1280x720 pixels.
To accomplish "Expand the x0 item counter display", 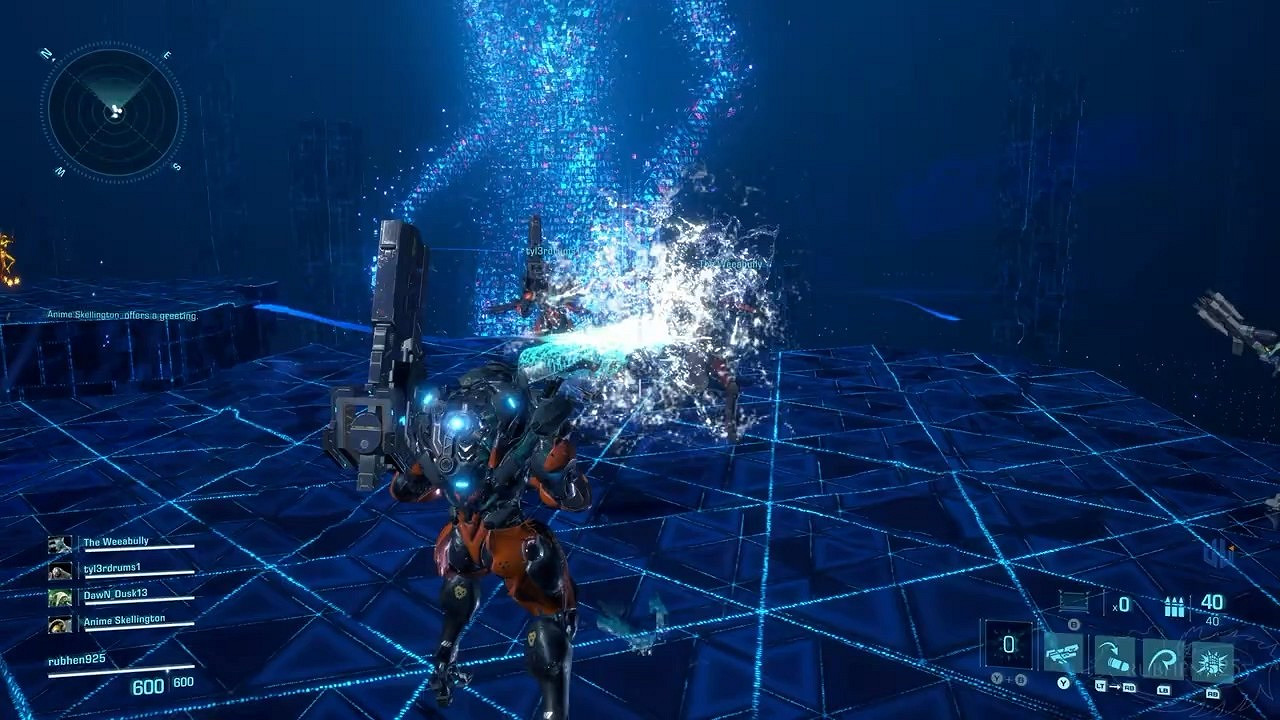I will pos(1120,604).
